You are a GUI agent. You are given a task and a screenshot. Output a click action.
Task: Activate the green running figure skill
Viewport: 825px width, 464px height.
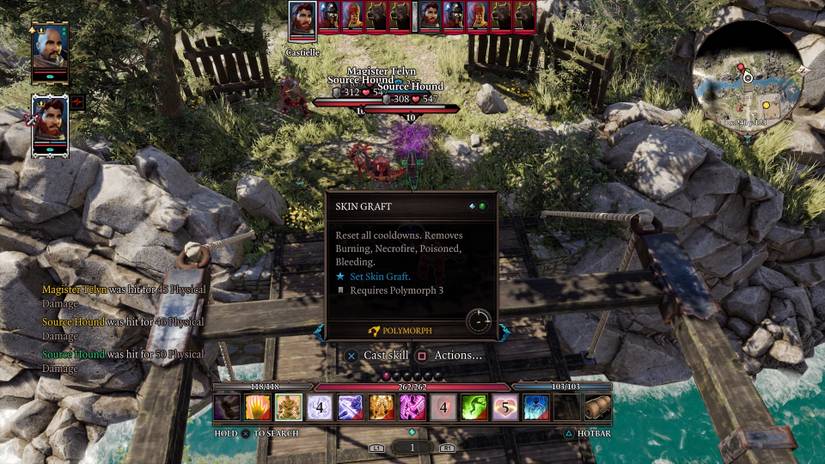pos(475,407)
